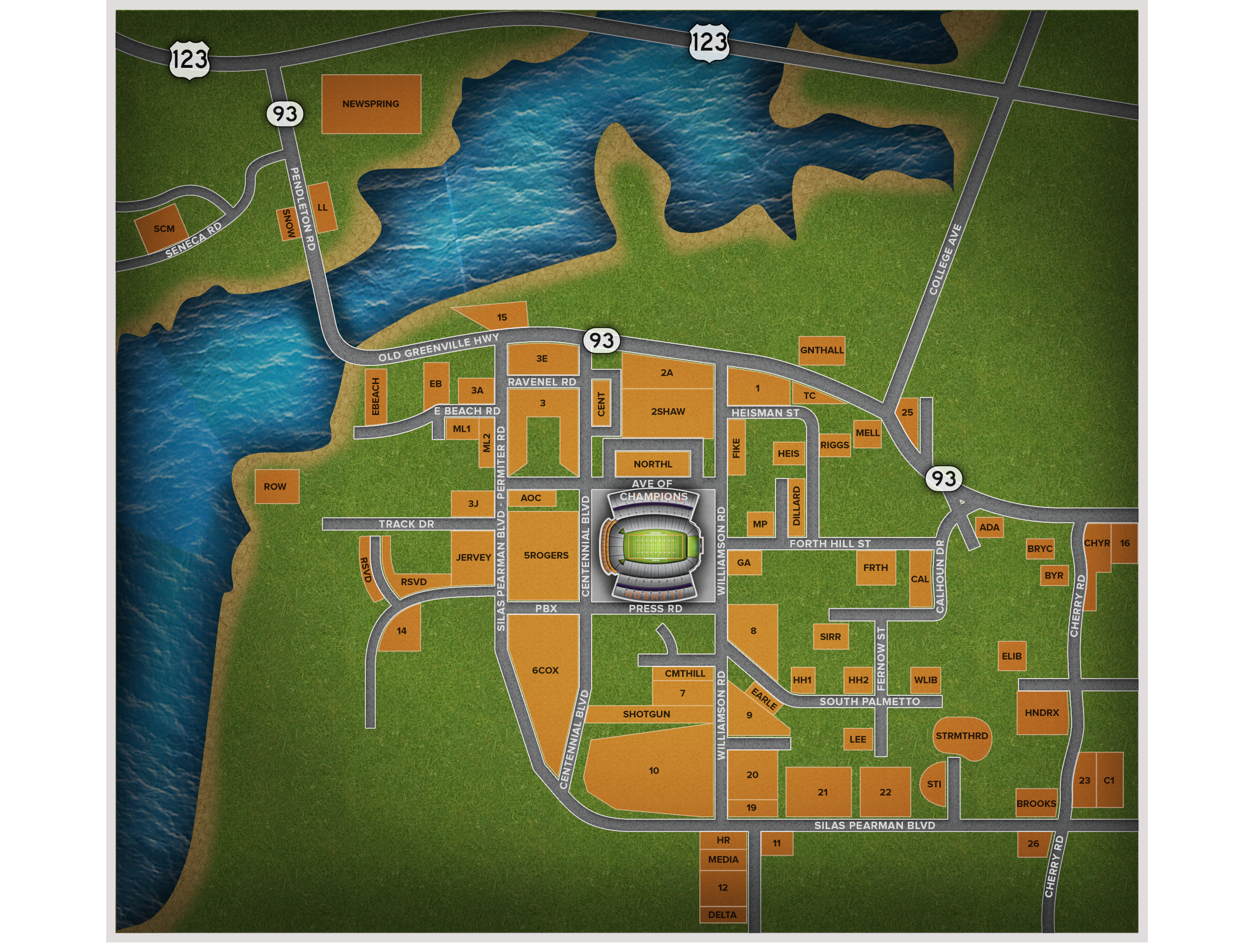Pick the MEDIA parking lot
The image size is (1259, 952).
[723, 860]
